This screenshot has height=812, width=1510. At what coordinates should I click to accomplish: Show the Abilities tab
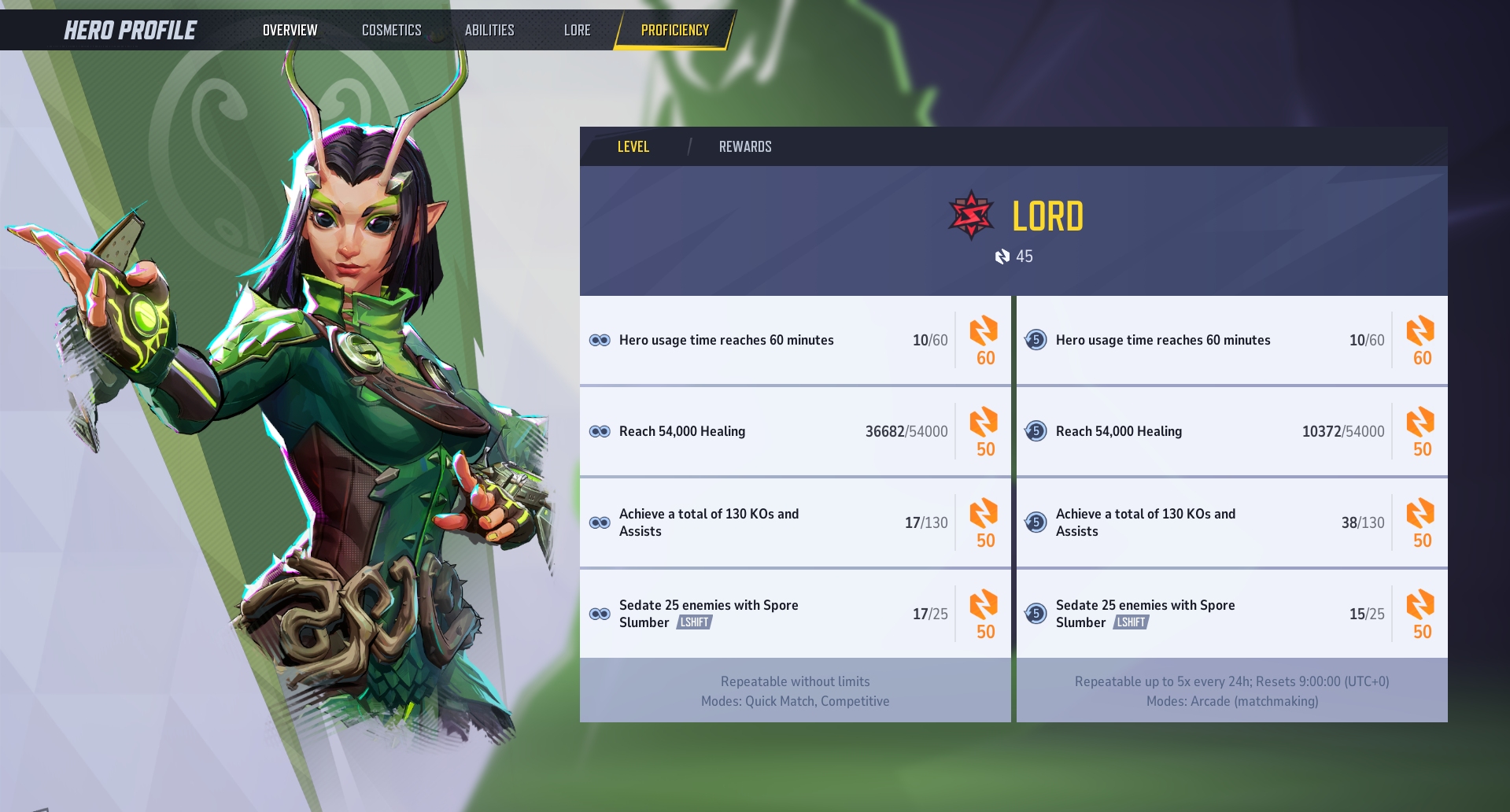tap(489, 30)
